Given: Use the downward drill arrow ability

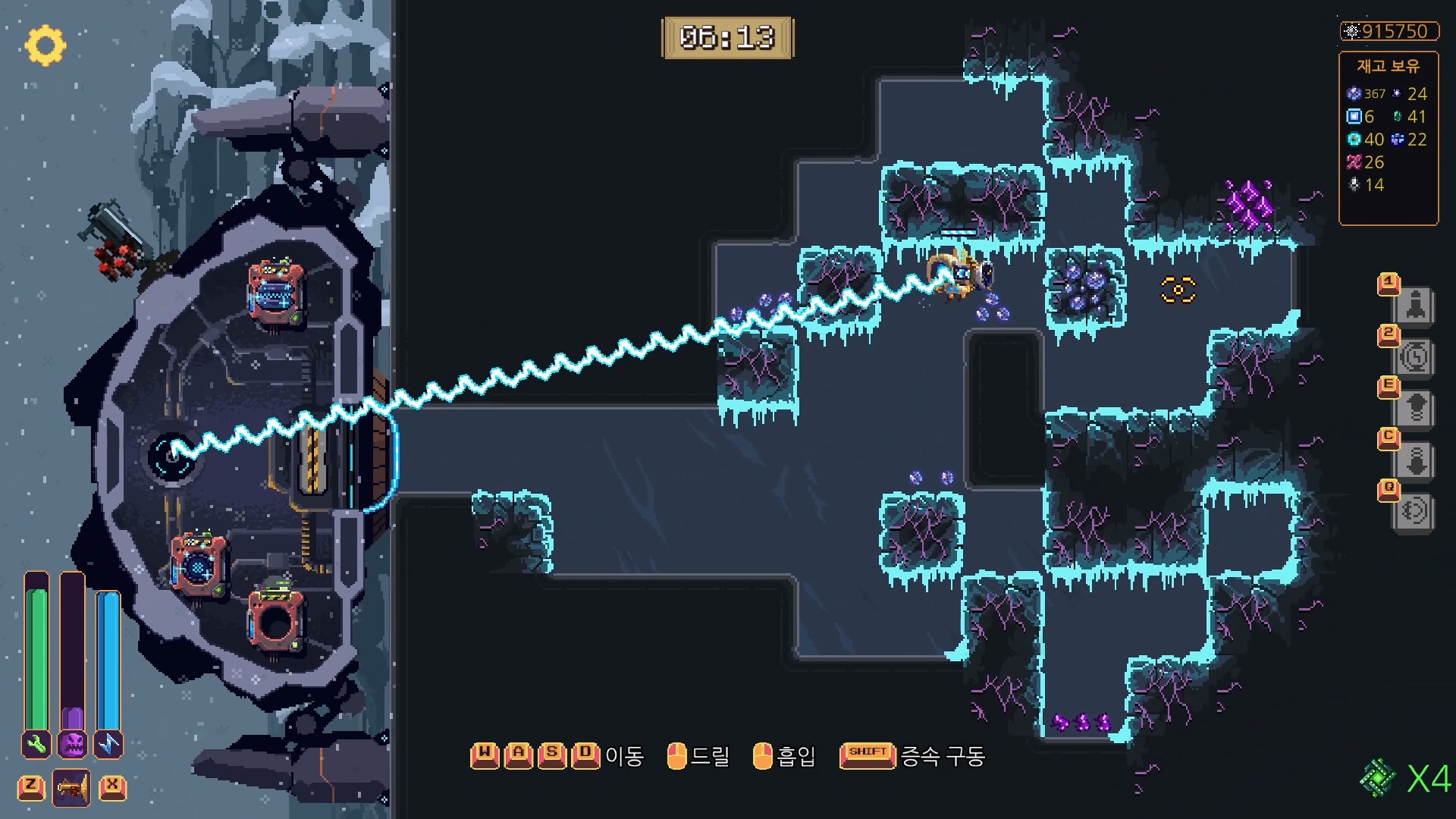Looking at the screenshot, I should (x=1414, y=460).
